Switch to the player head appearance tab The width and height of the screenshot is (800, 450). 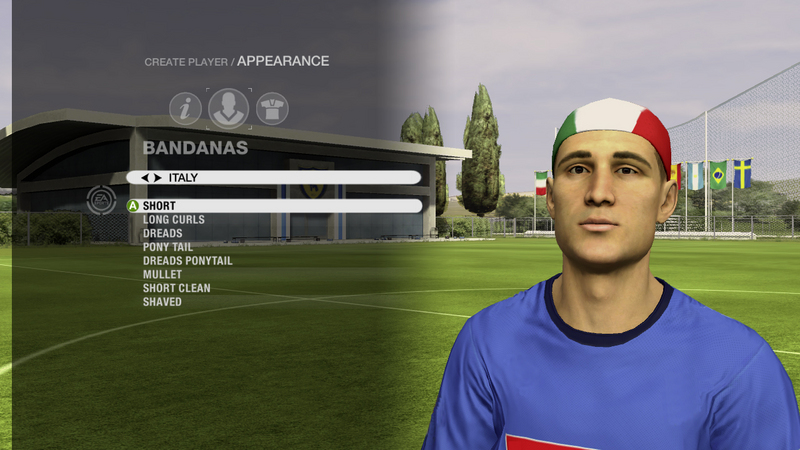click(229, 108)
